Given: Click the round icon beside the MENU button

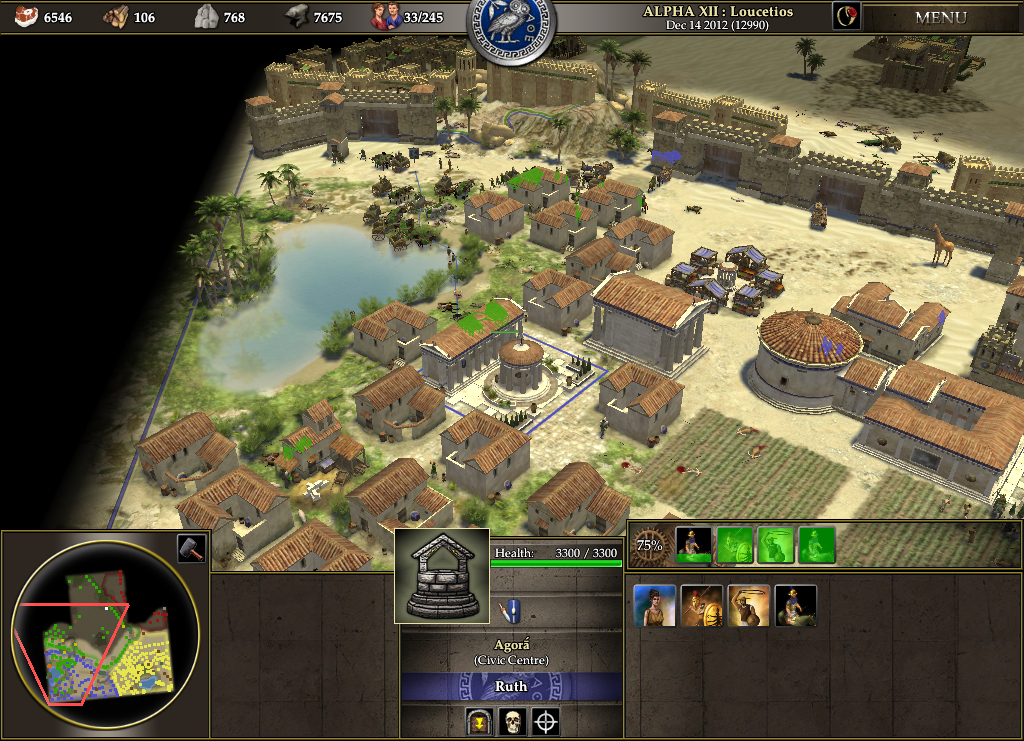Looking at the screenshot, I should [846, 16].
